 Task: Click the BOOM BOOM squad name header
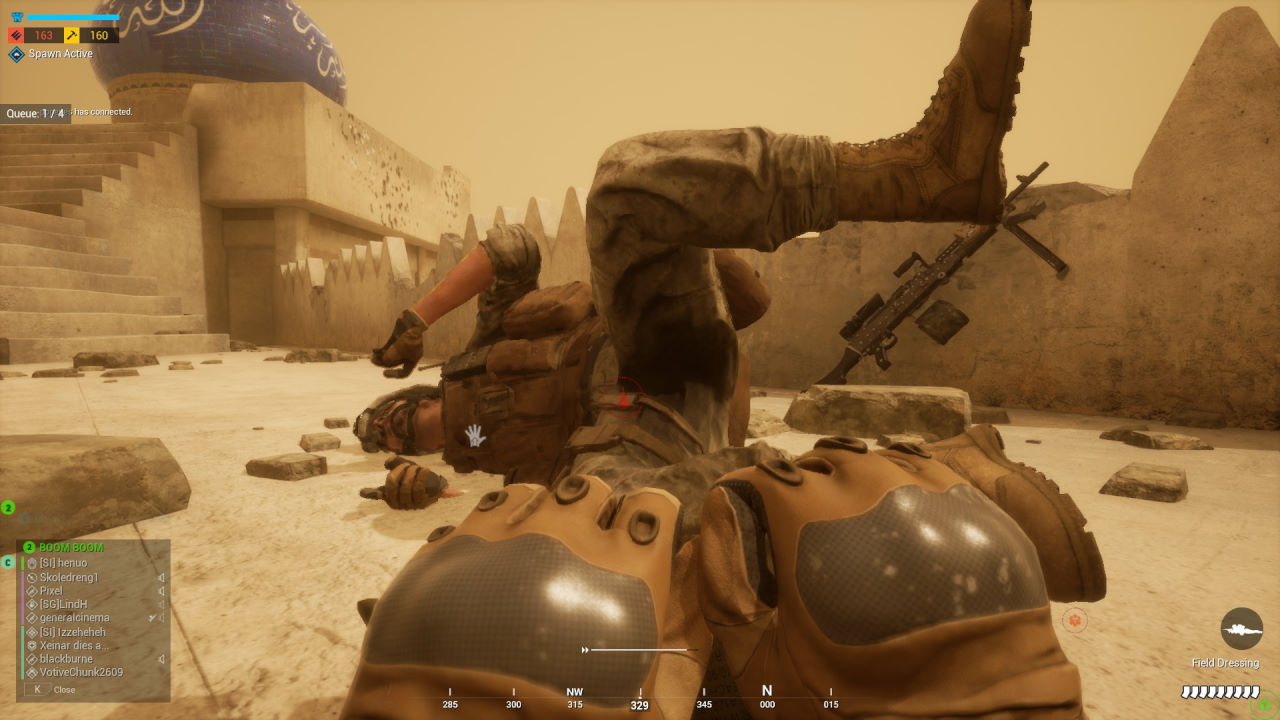point(70,548)
